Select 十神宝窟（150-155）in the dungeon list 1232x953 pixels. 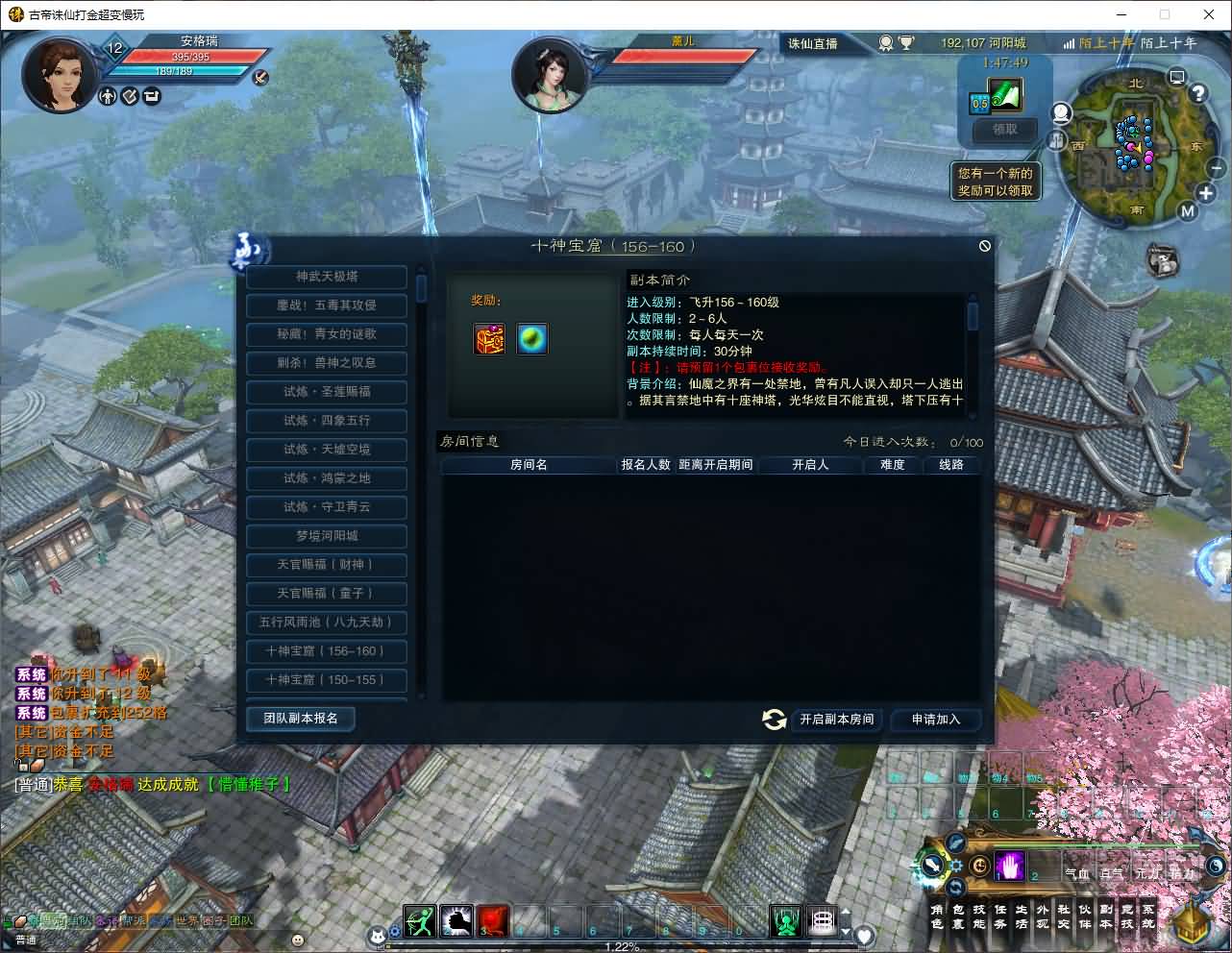point(326,680)
